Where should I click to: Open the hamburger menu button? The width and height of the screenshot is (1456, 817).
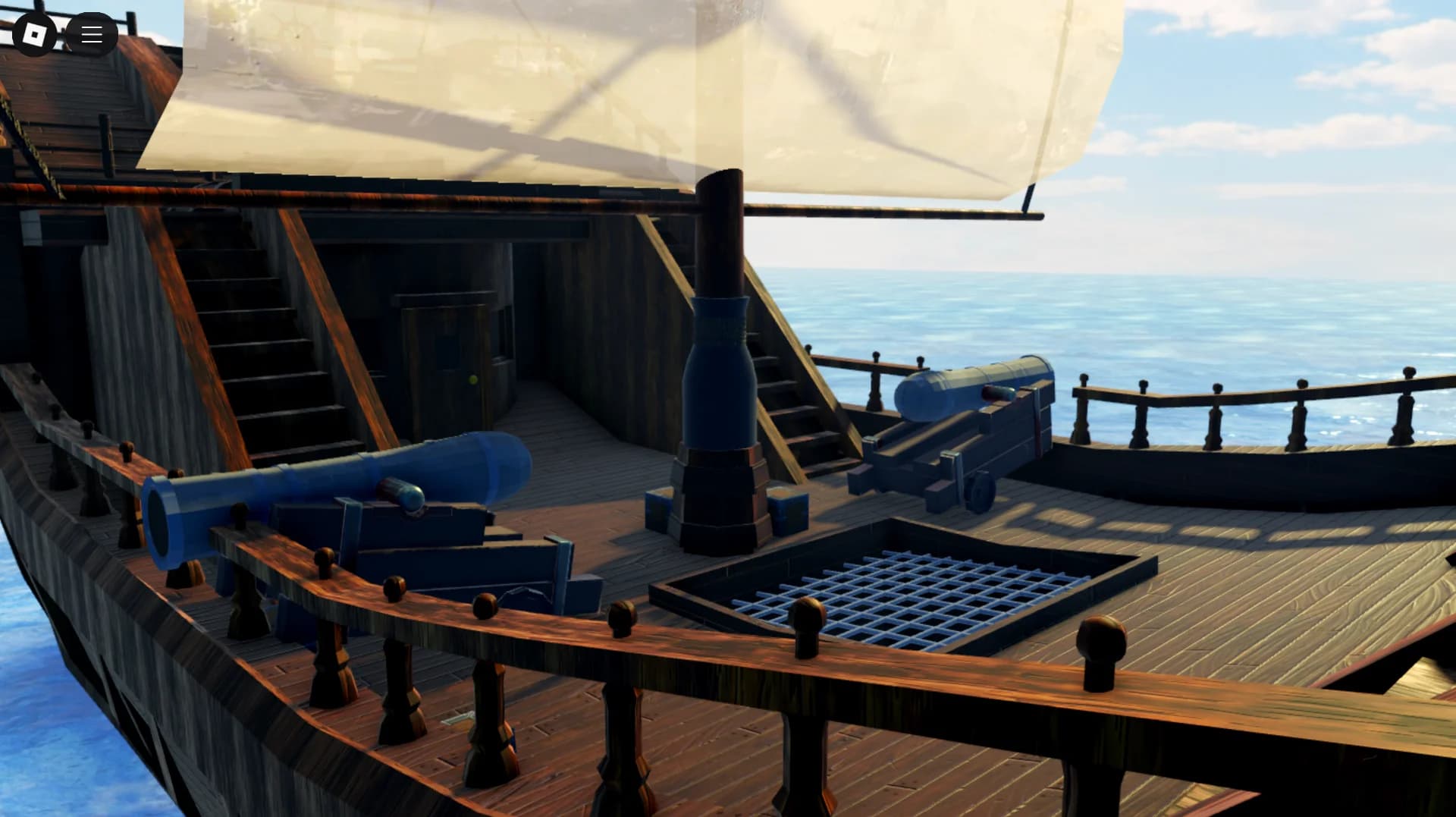92,34
